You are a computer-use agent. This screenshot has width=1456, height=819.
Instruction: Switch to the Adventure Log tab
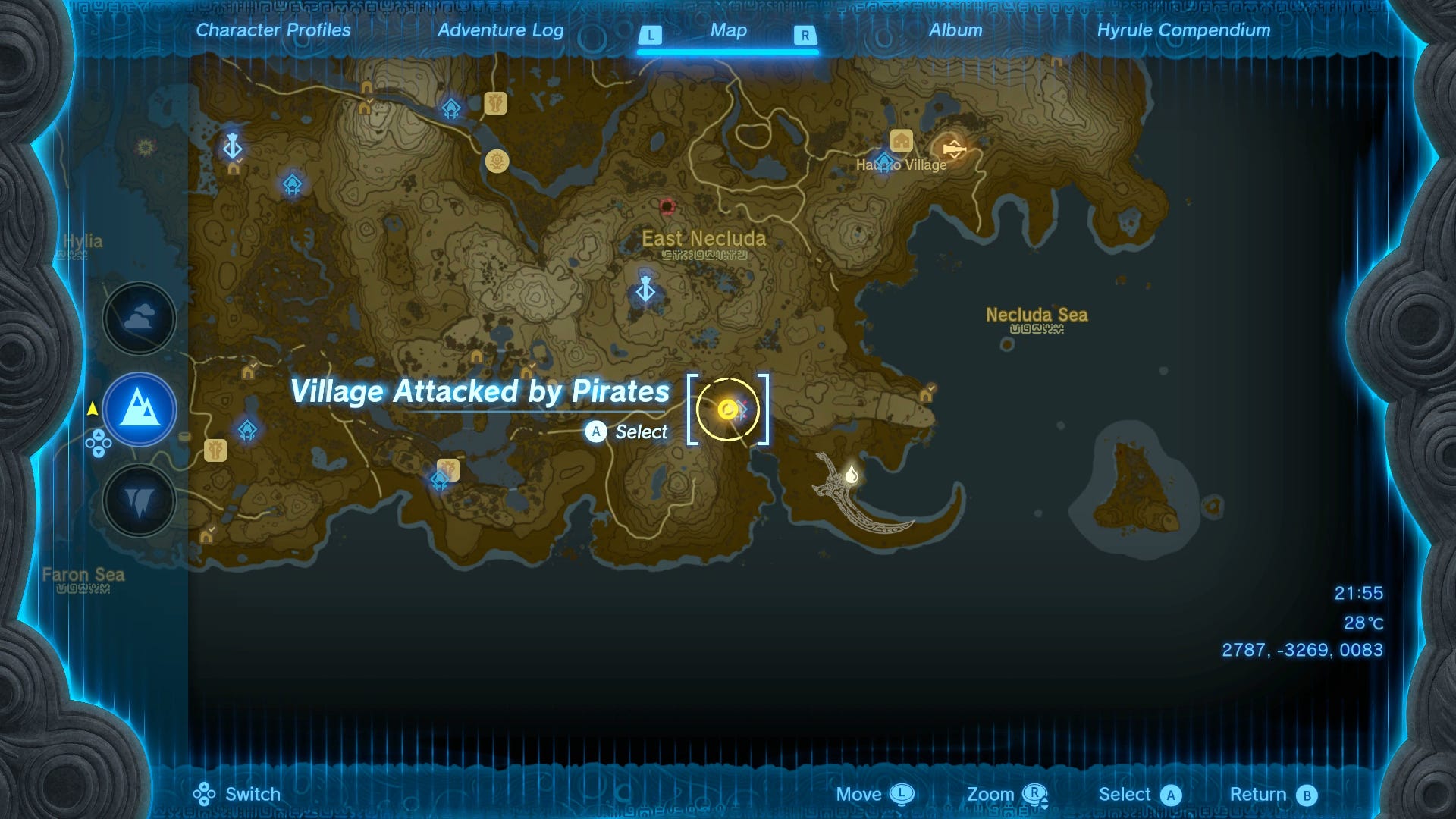coord(499,30)
